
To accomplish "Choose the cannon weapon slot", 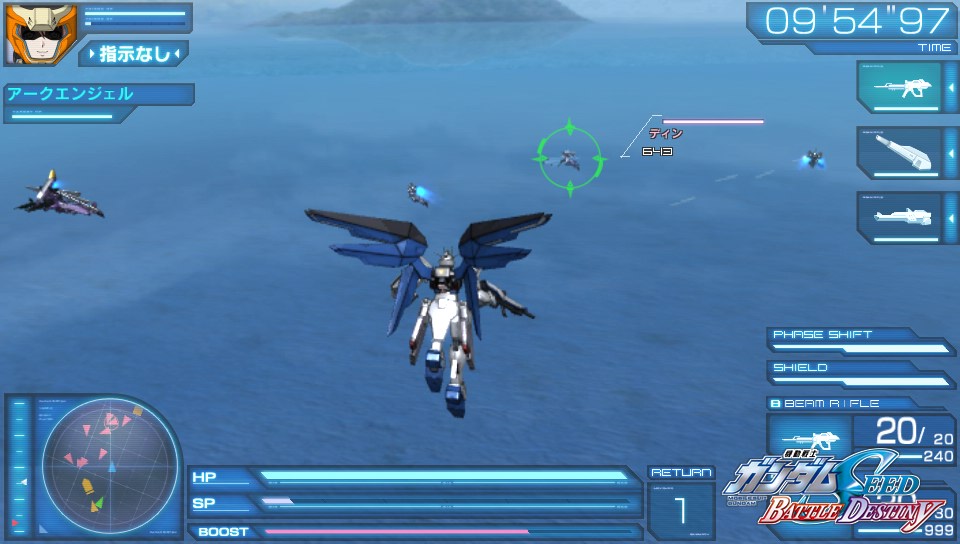I will click(898, 153).
